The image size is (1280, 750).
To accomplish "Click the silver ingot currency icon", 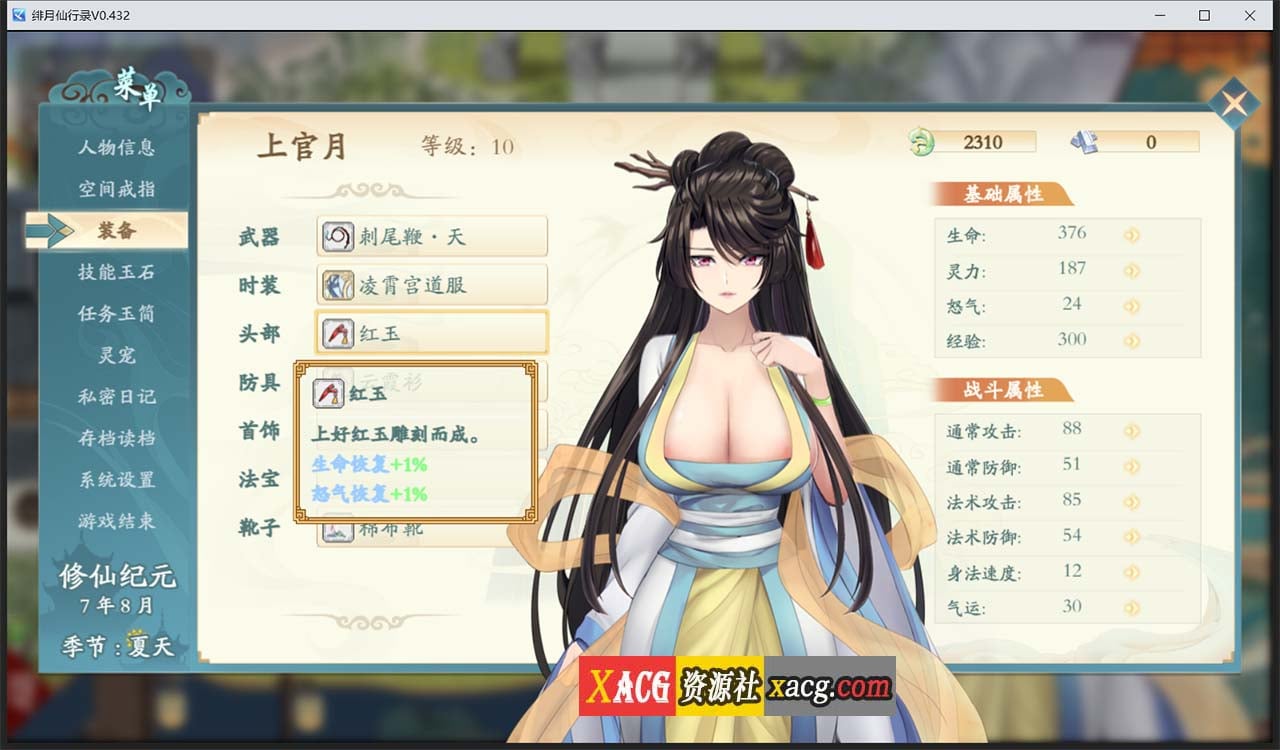I will [x=1083, y=141].
